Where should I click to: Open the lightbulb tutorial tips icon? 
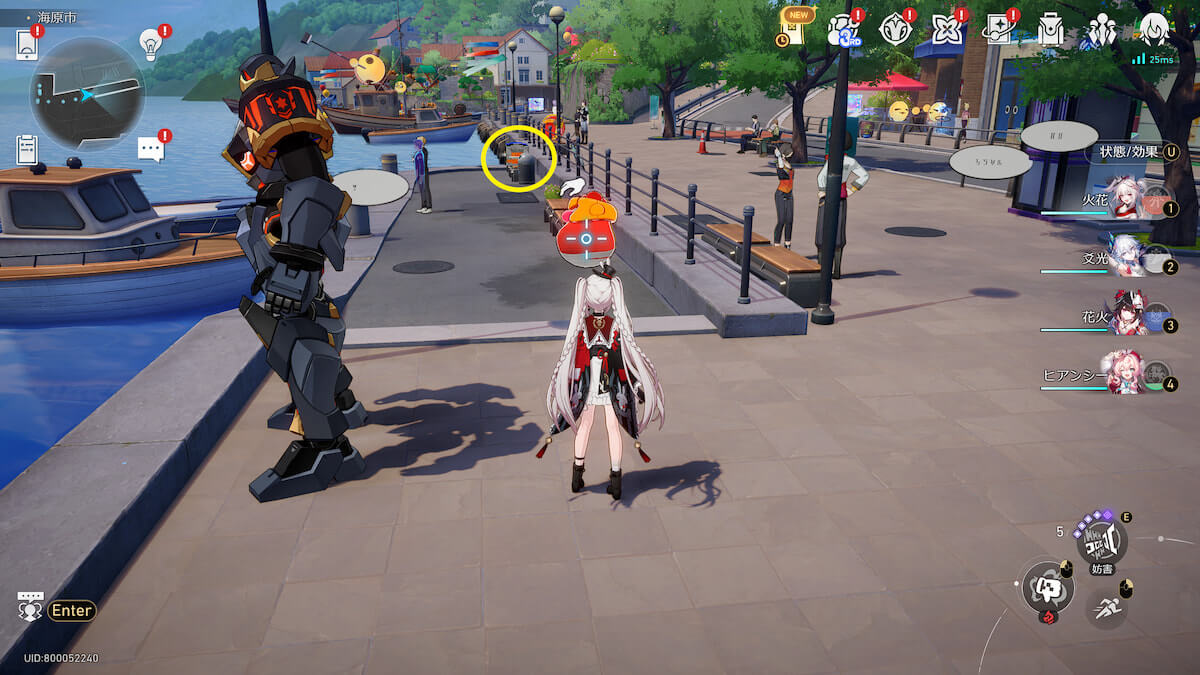(x=150, y=44)
